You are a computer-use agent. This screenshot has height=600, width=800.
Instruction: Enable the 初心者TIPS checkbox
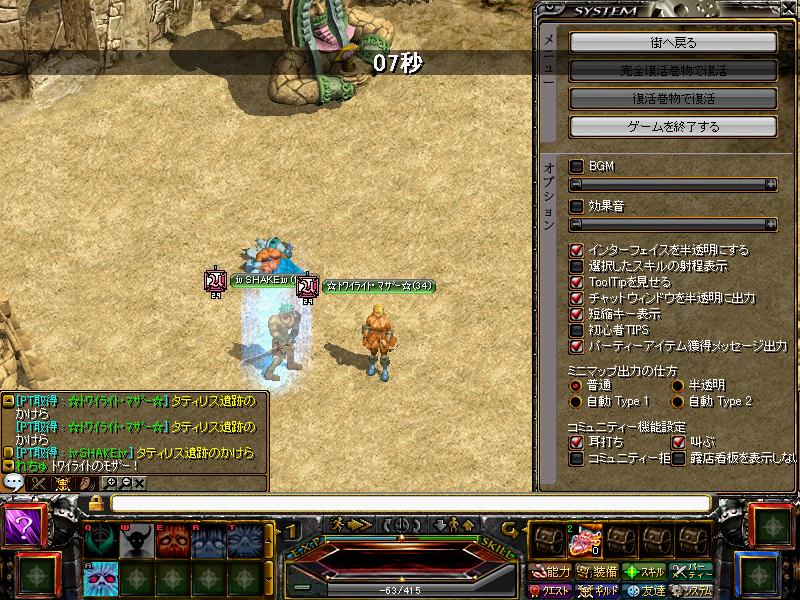[x=576, y=330]
